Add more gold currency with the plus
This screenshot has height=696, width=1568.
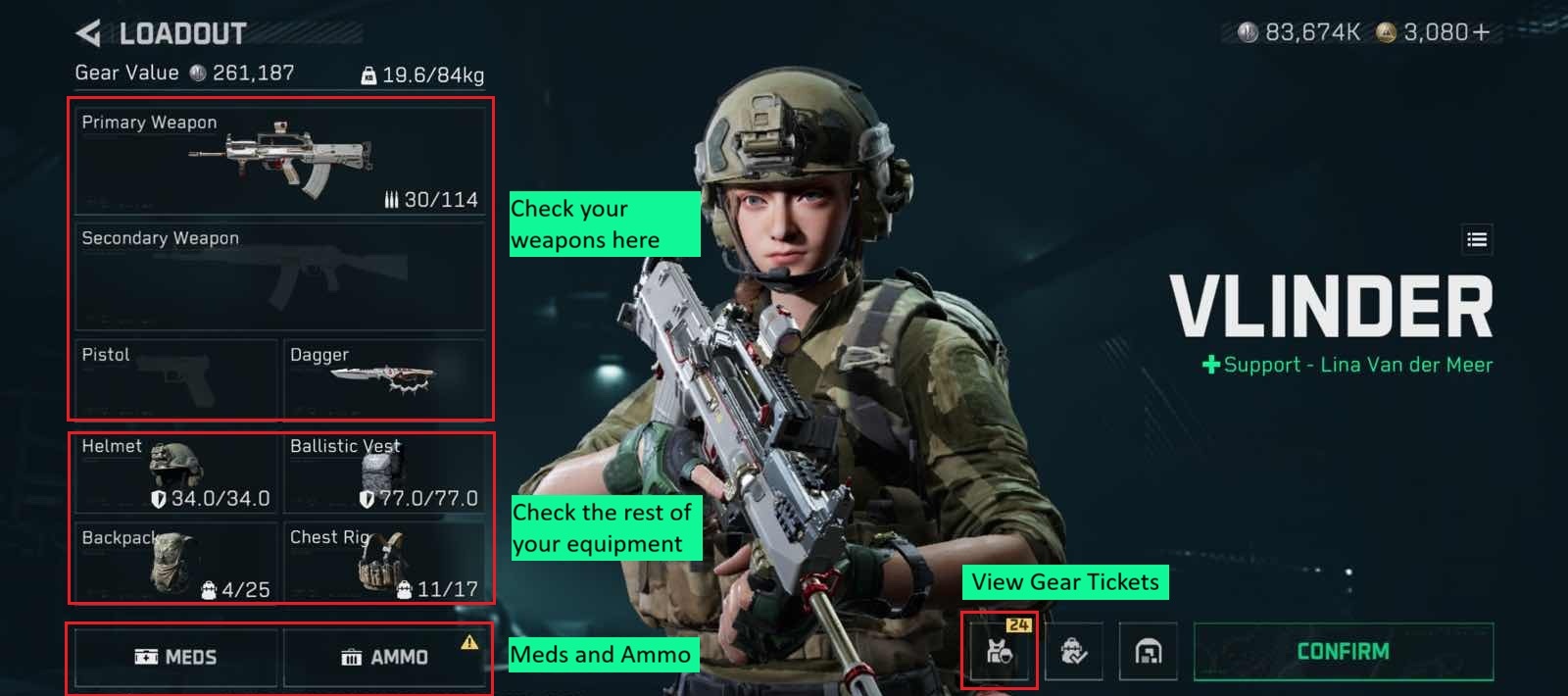pos(1481,32)
